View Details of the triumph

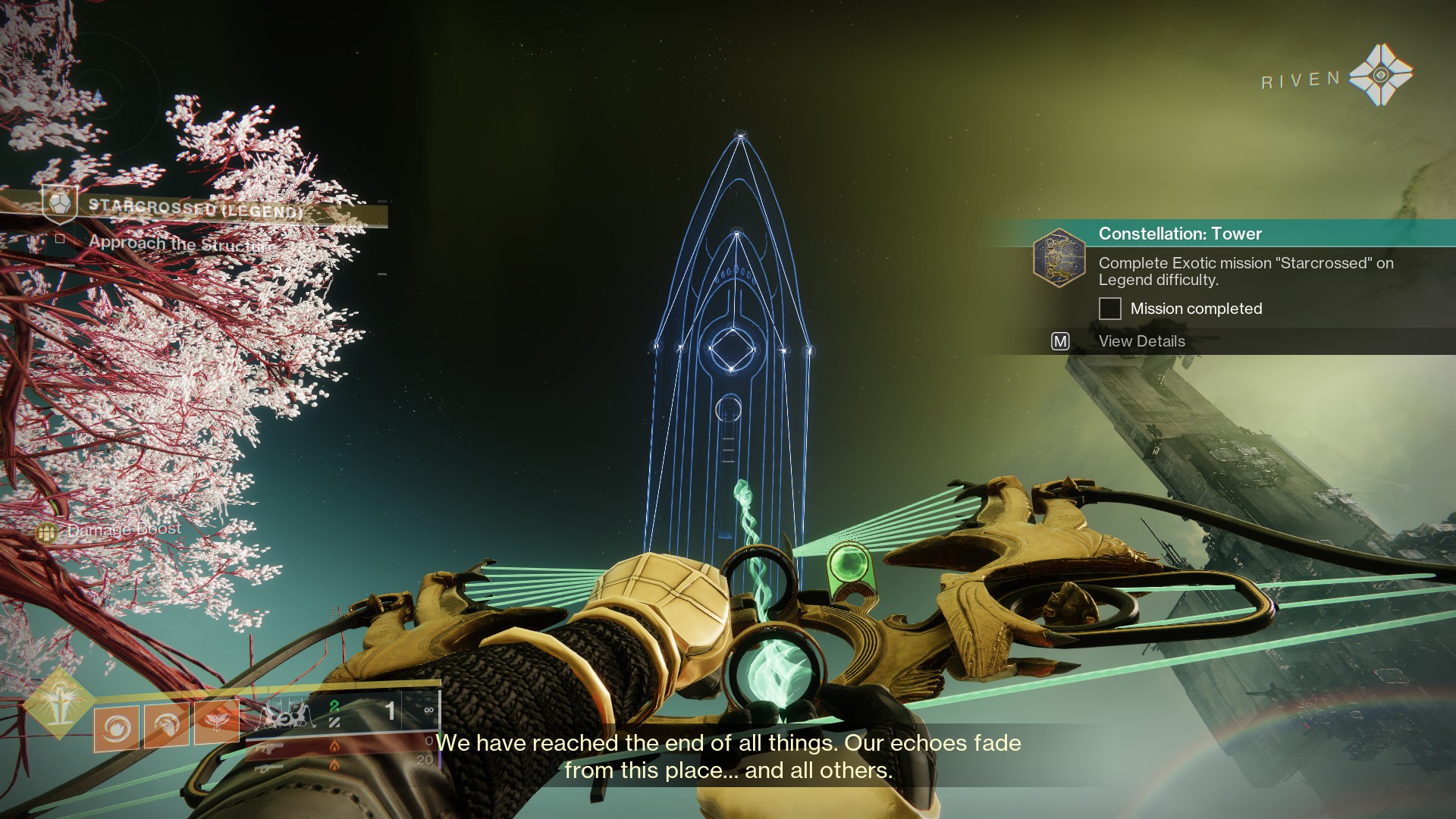pos(1141,341)
